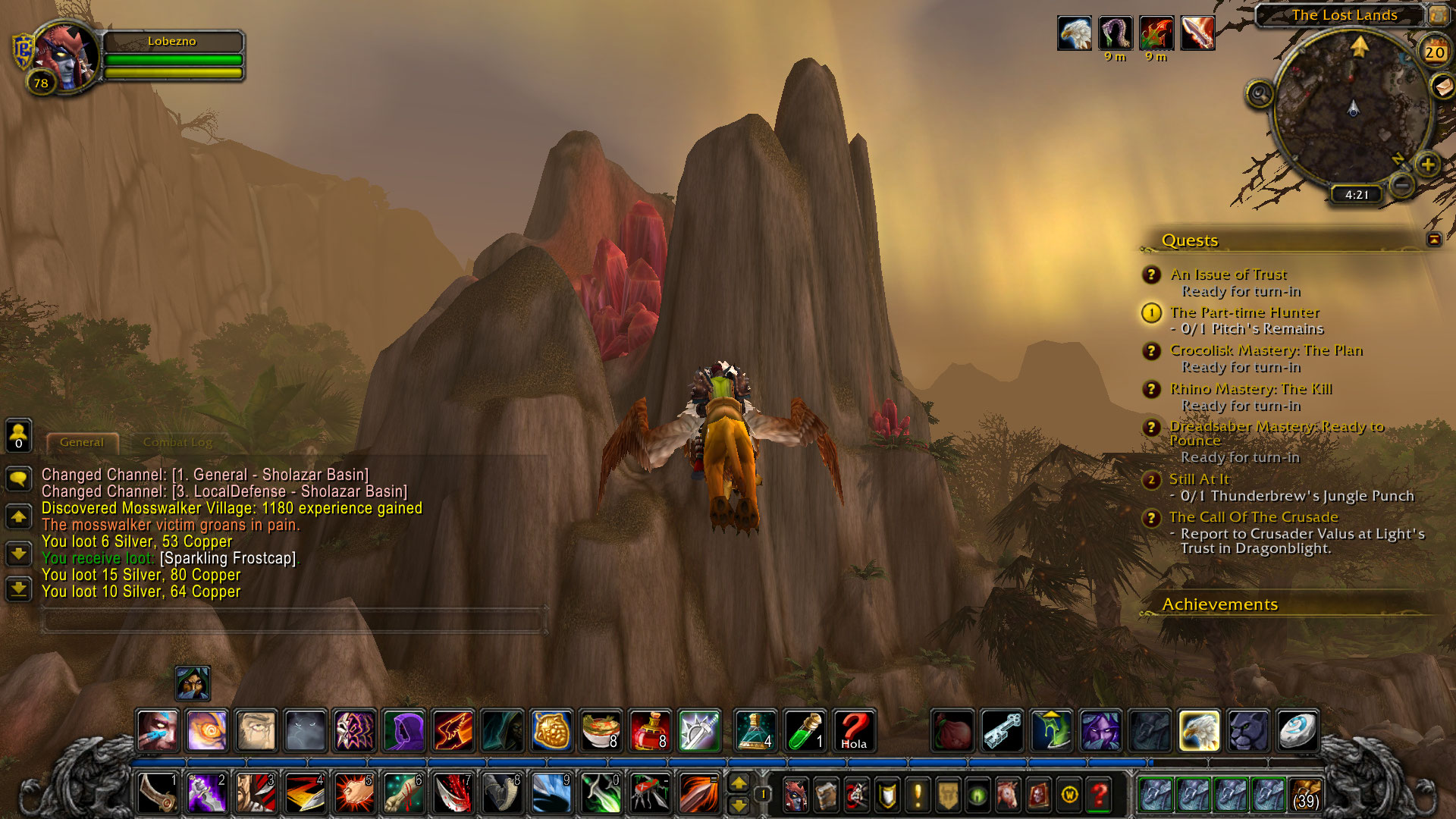Switch to the Combat Log tab
Viewport: 1456px width, 819px height.
(x=177, y=442)
